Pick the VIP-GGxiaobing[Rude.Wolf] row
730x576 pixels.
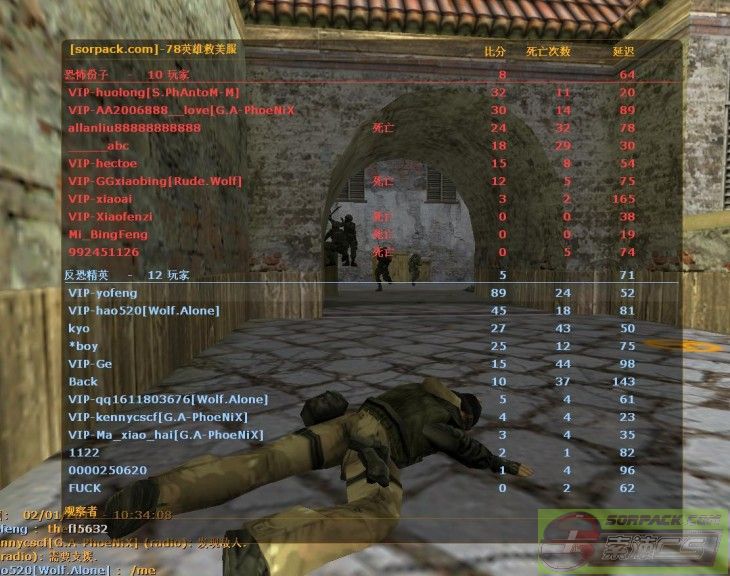[x=155, y=181]
